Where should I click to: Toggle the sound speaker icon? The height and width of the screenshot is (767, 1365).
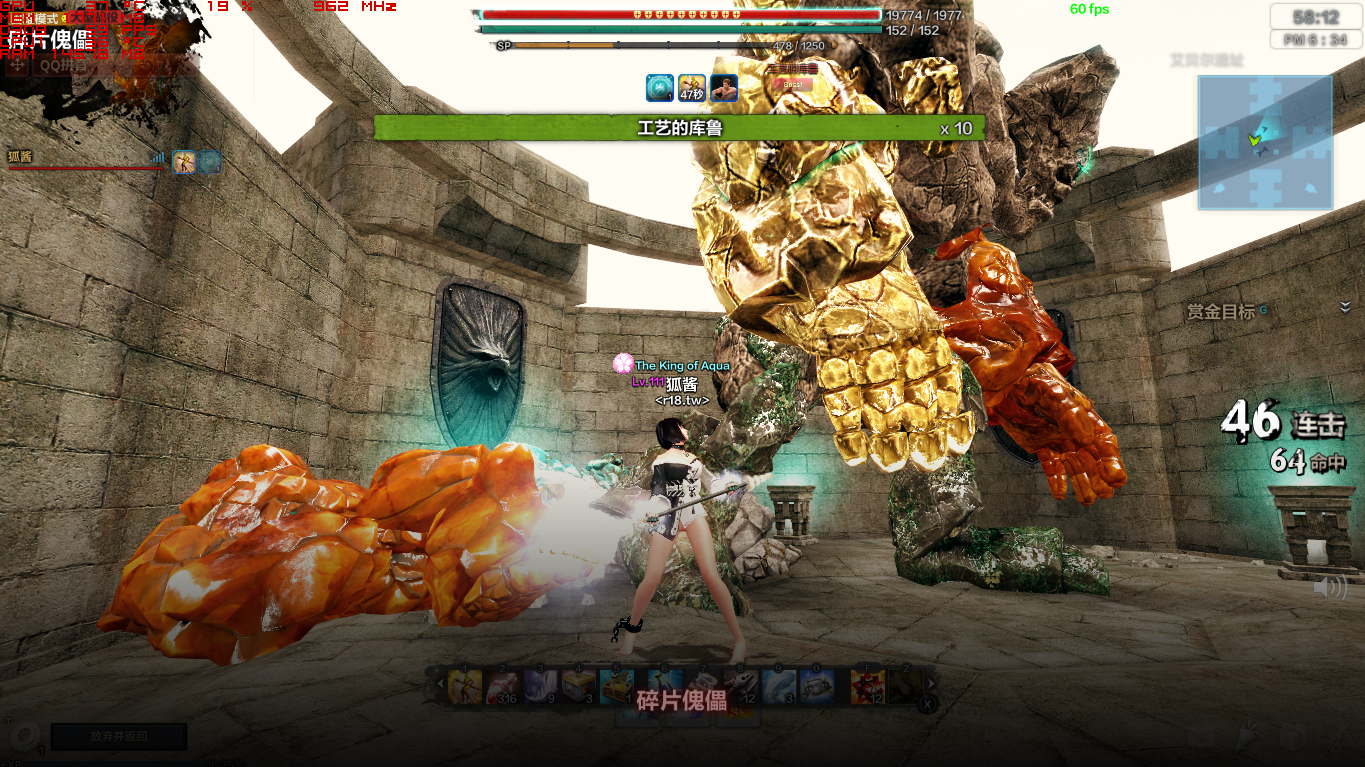coord(1329,588)
